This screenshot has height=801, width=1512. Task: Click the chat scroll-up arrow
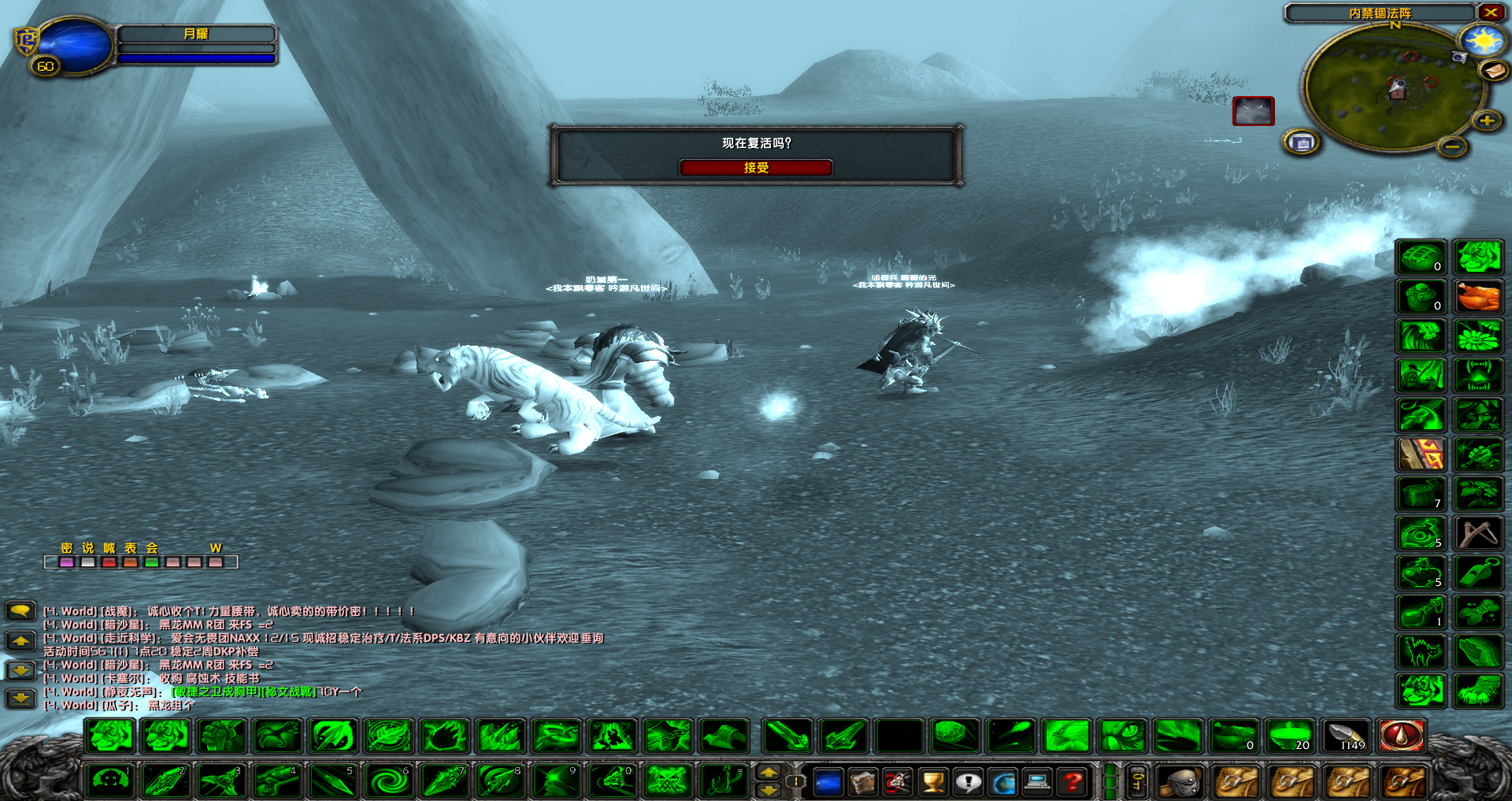[20, 640]
